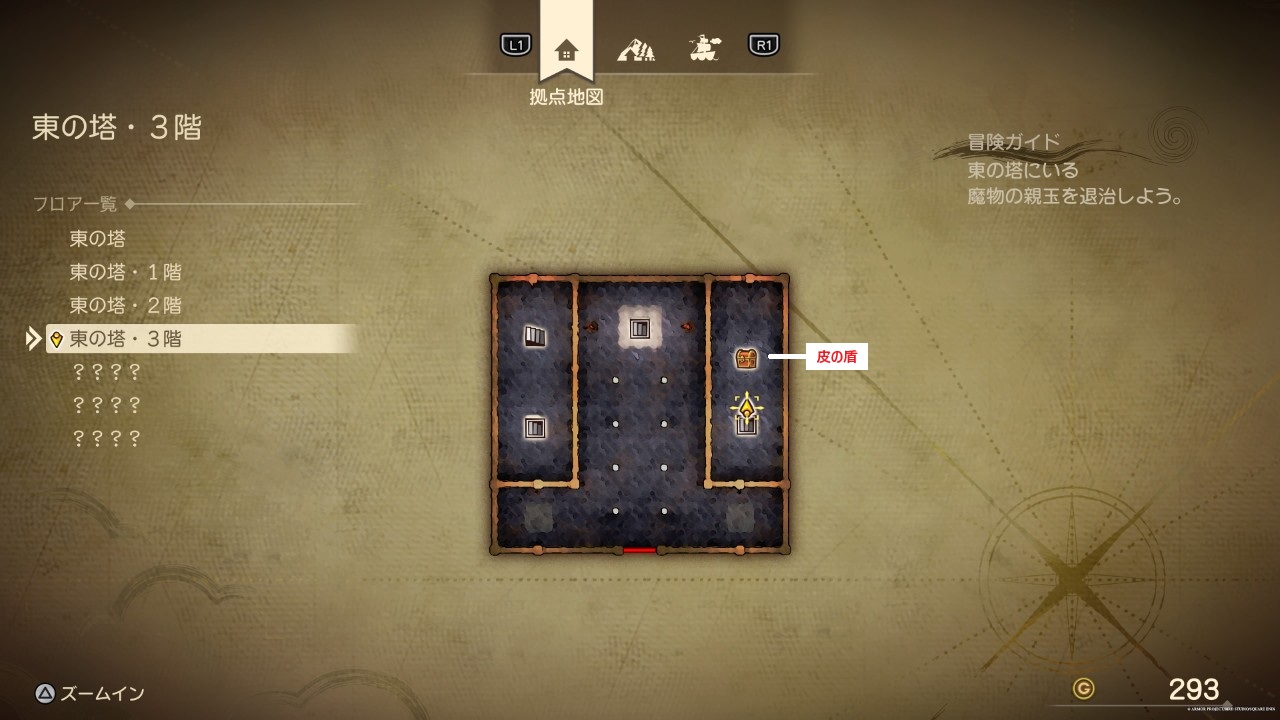Click the yellow player position marker
The image size is (1280, 720).
746,408
